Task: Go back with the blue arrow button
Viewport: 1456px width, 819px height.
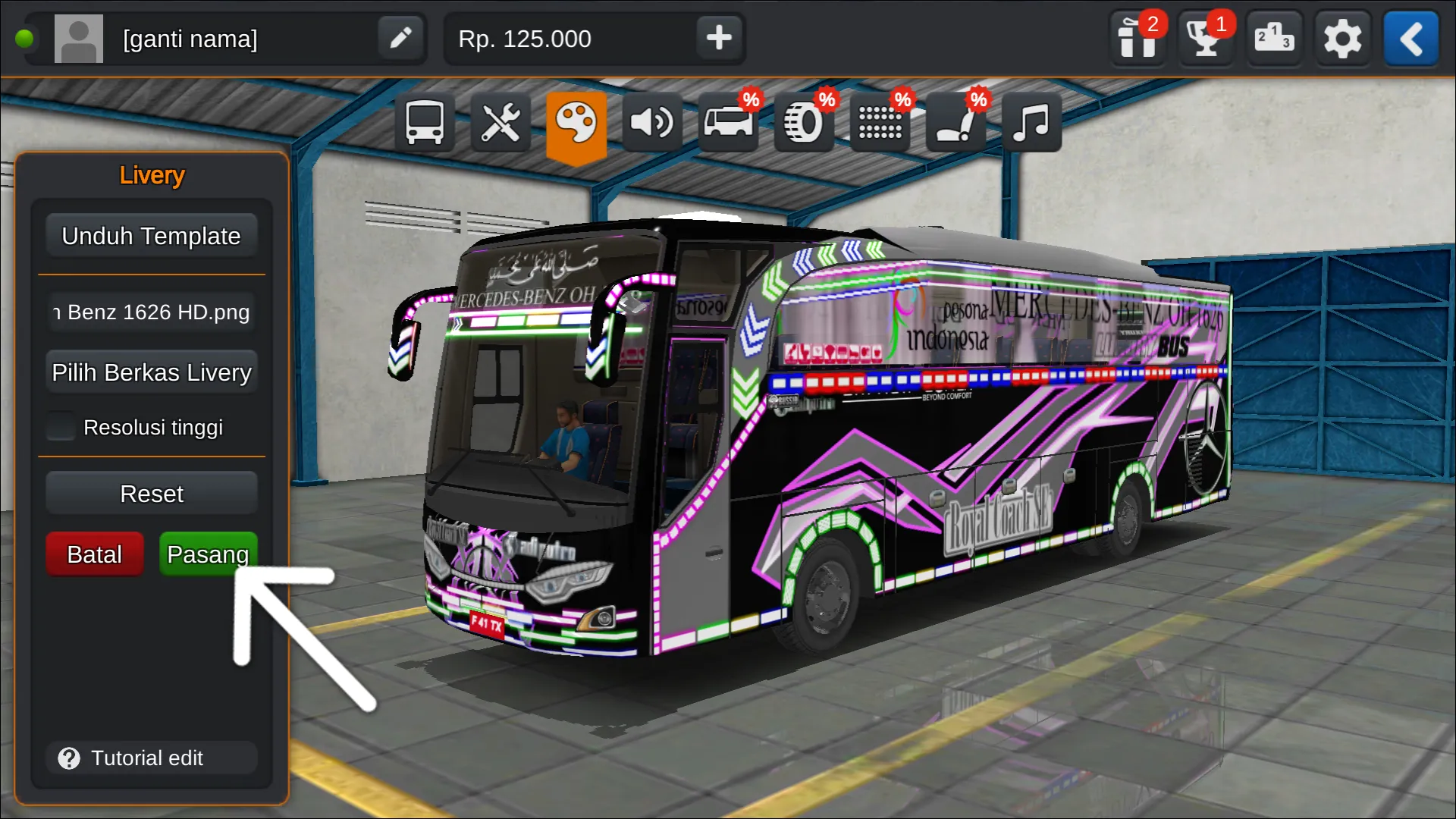Action: pyautogui.click(x=1410, y=39)
